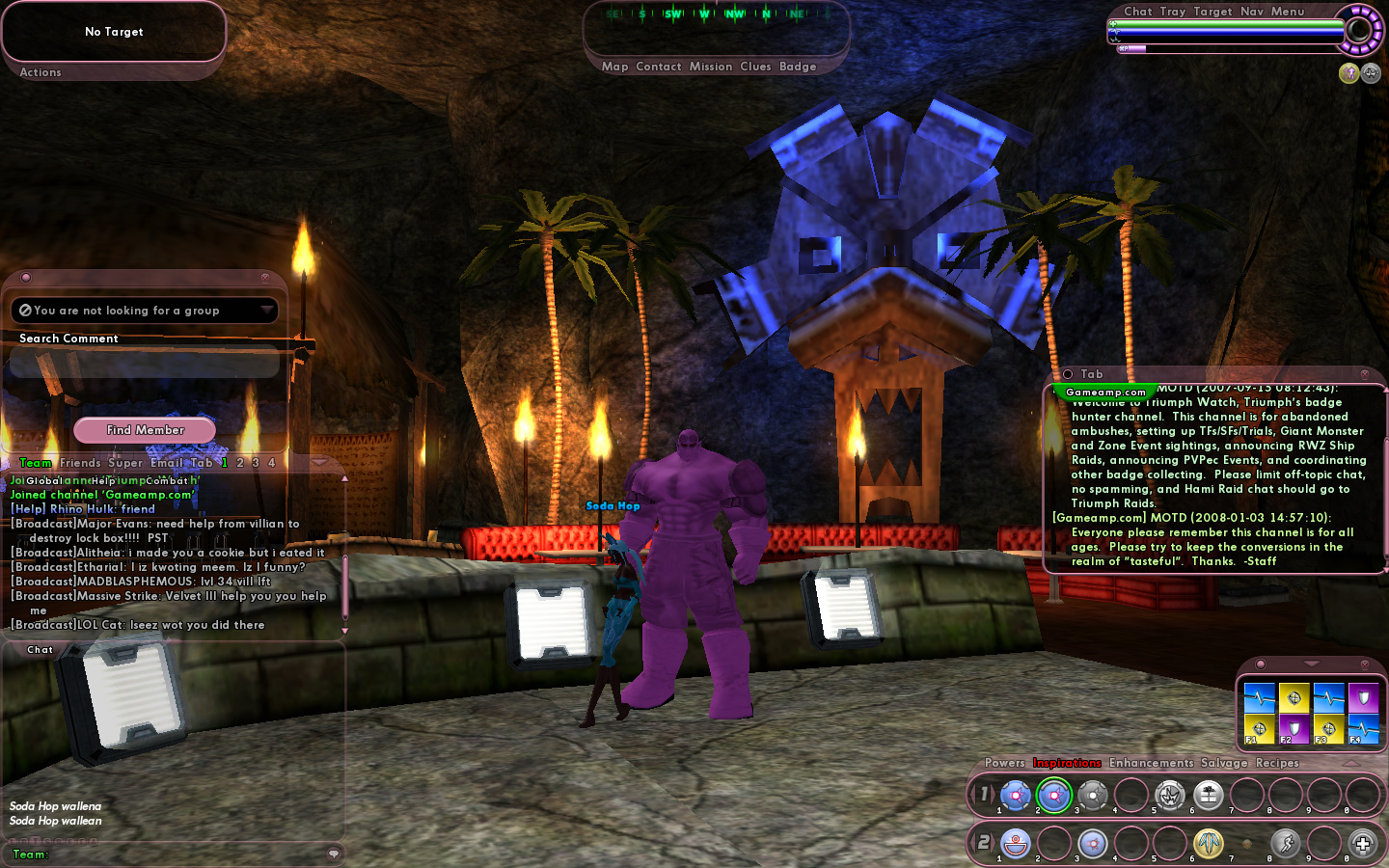
Task: Open the Actions list under No Target
Action: coord(41,72)
